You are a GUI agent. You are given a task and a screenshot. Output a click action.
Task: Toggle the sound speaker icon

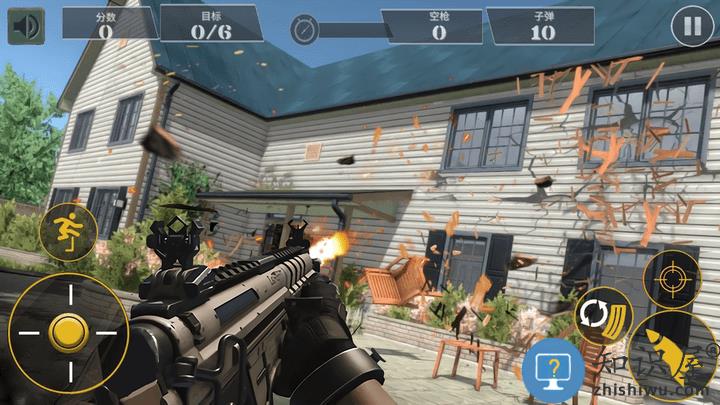point(27,25)
